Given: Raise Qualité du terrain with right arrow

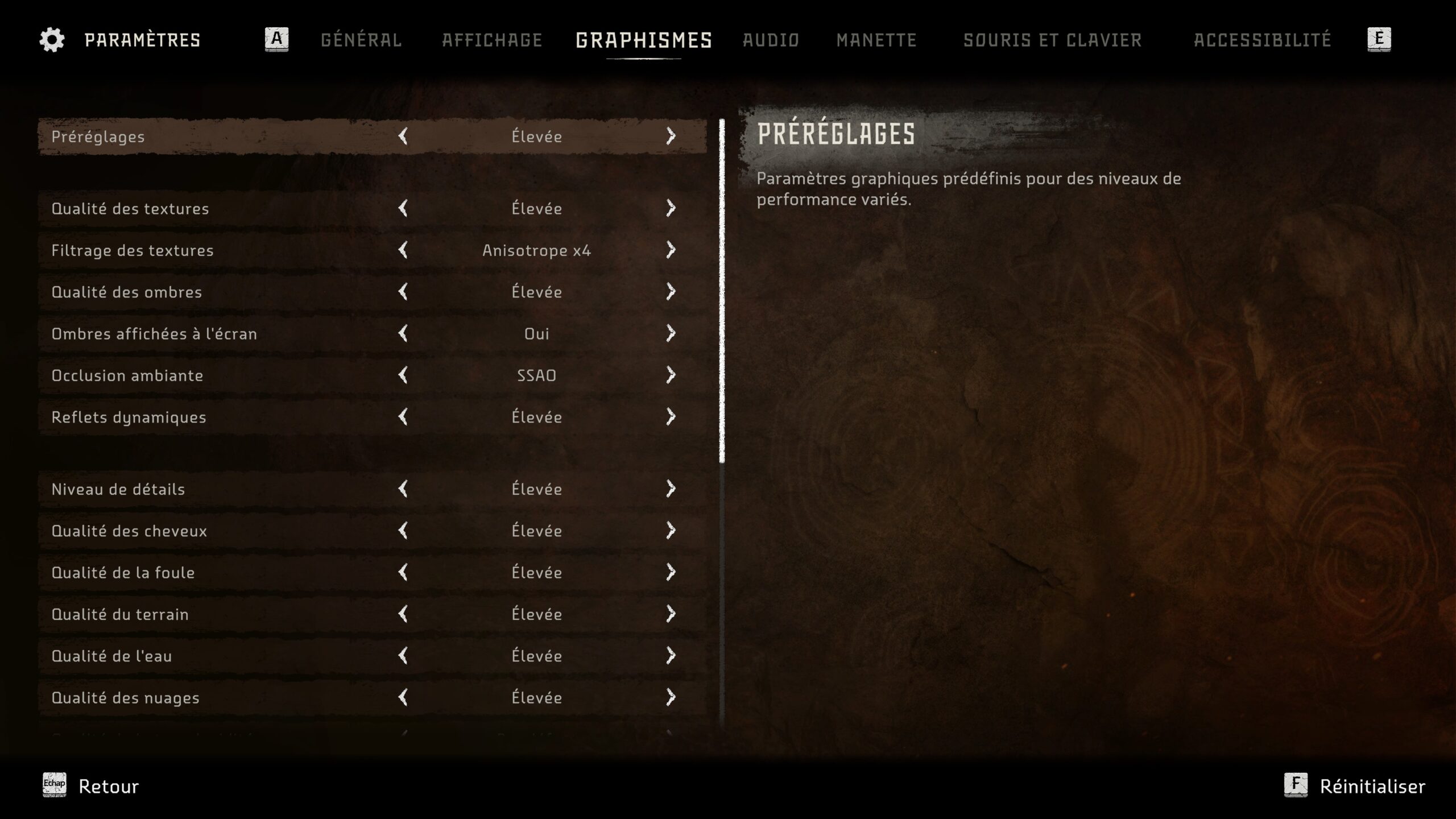Looking at the screenshot, I should (x=671, y=614).
